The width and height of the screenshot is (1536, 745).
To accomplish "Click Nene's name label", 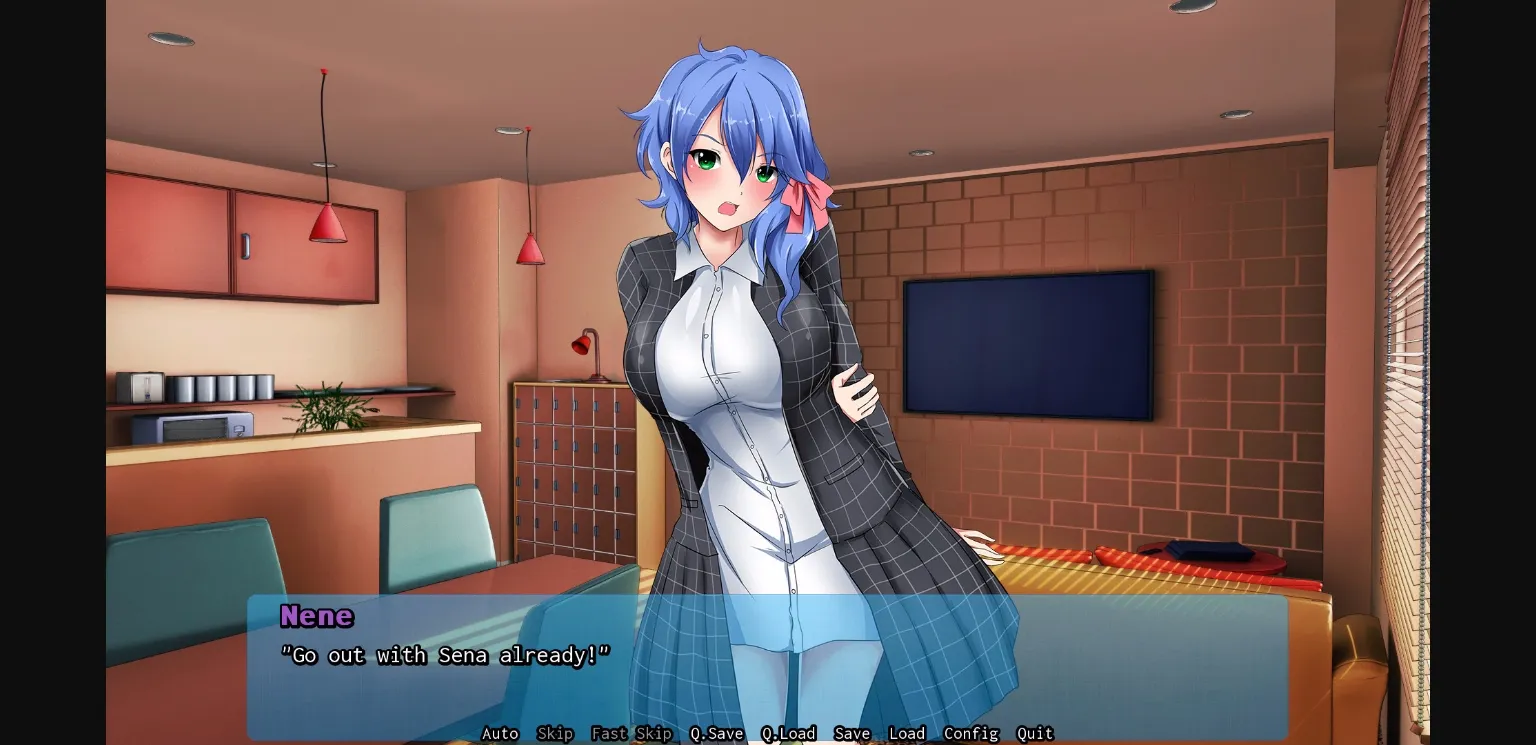I will tap(316, 616).
